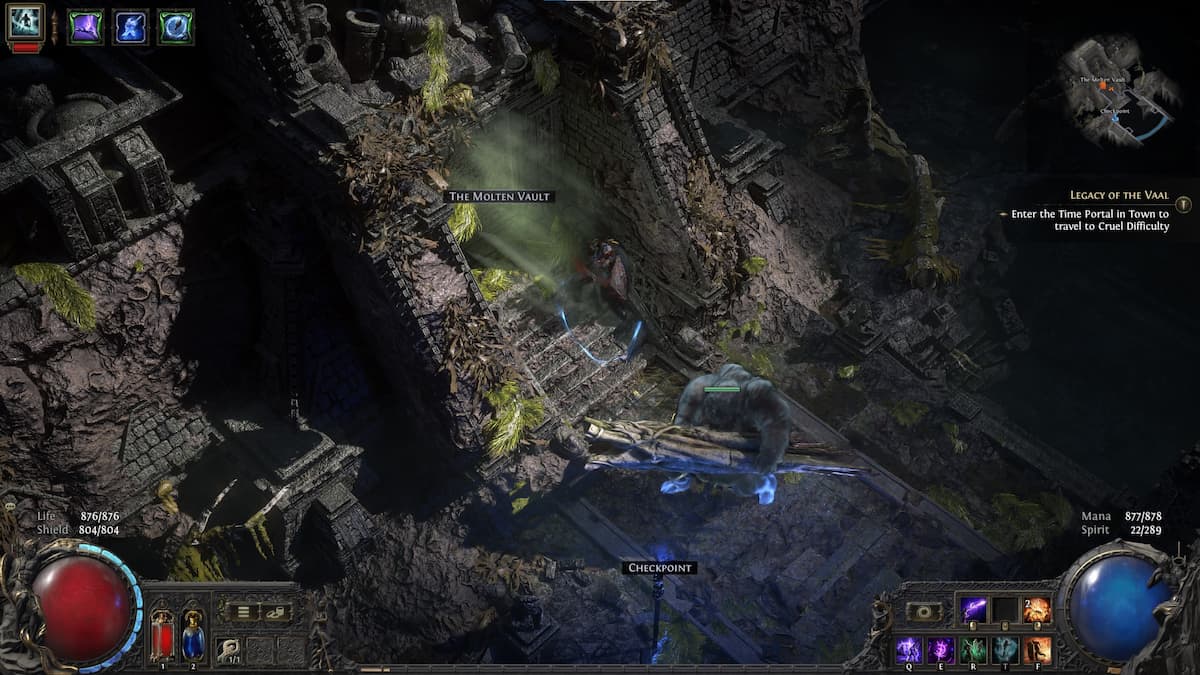Click the swirling blue orb buff icon
The image size is (1200, 675).
176,26
